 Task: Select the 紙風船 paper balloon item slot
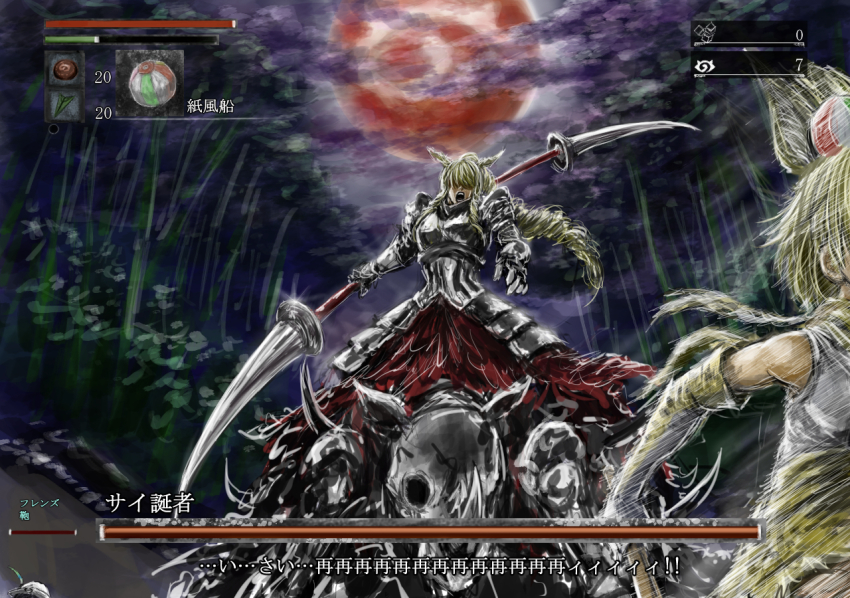pyautogui.click(x=150, y=84)
